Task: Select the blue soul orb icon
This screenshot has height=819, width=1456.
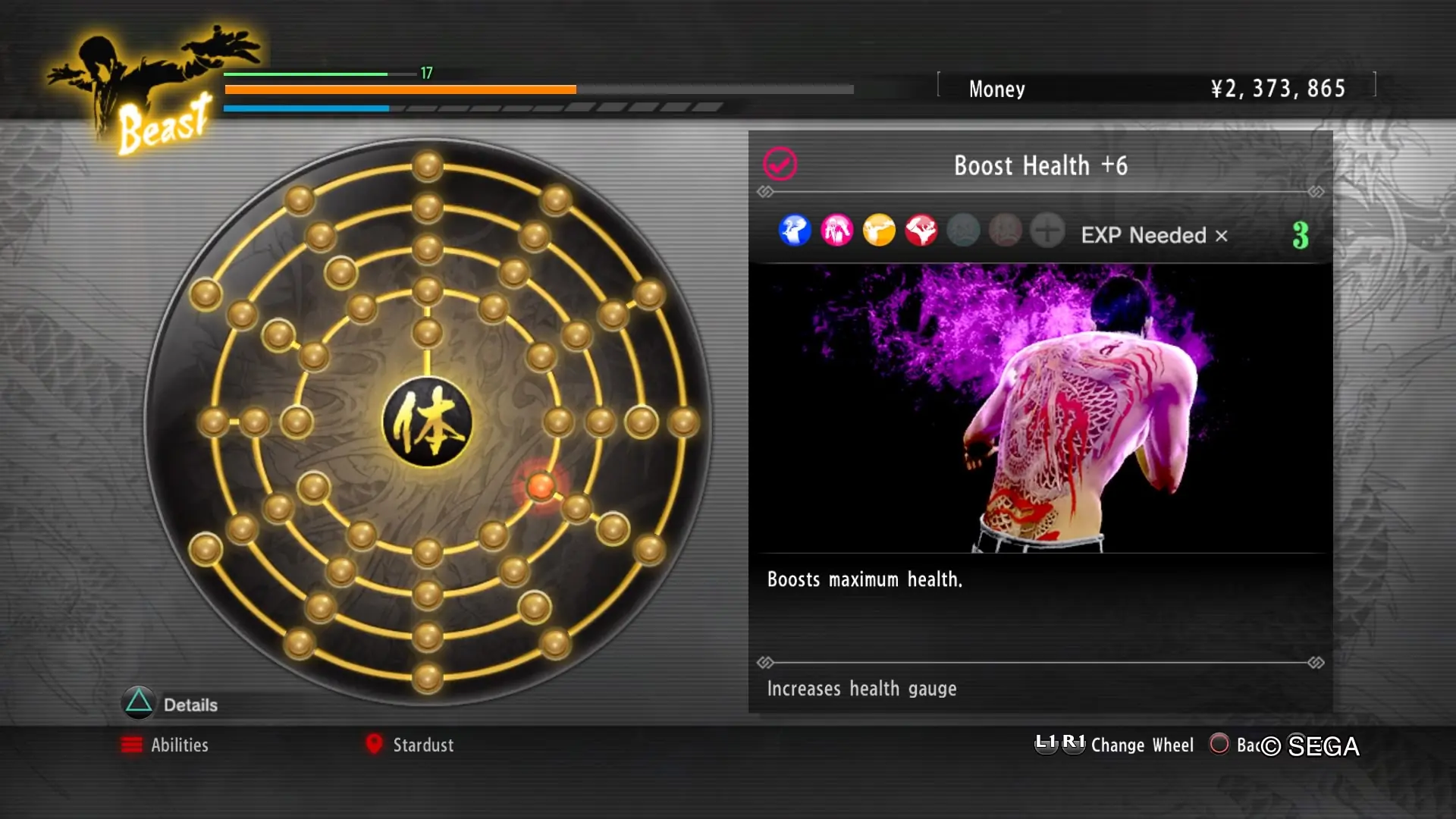Action: (x=795, y=231)
